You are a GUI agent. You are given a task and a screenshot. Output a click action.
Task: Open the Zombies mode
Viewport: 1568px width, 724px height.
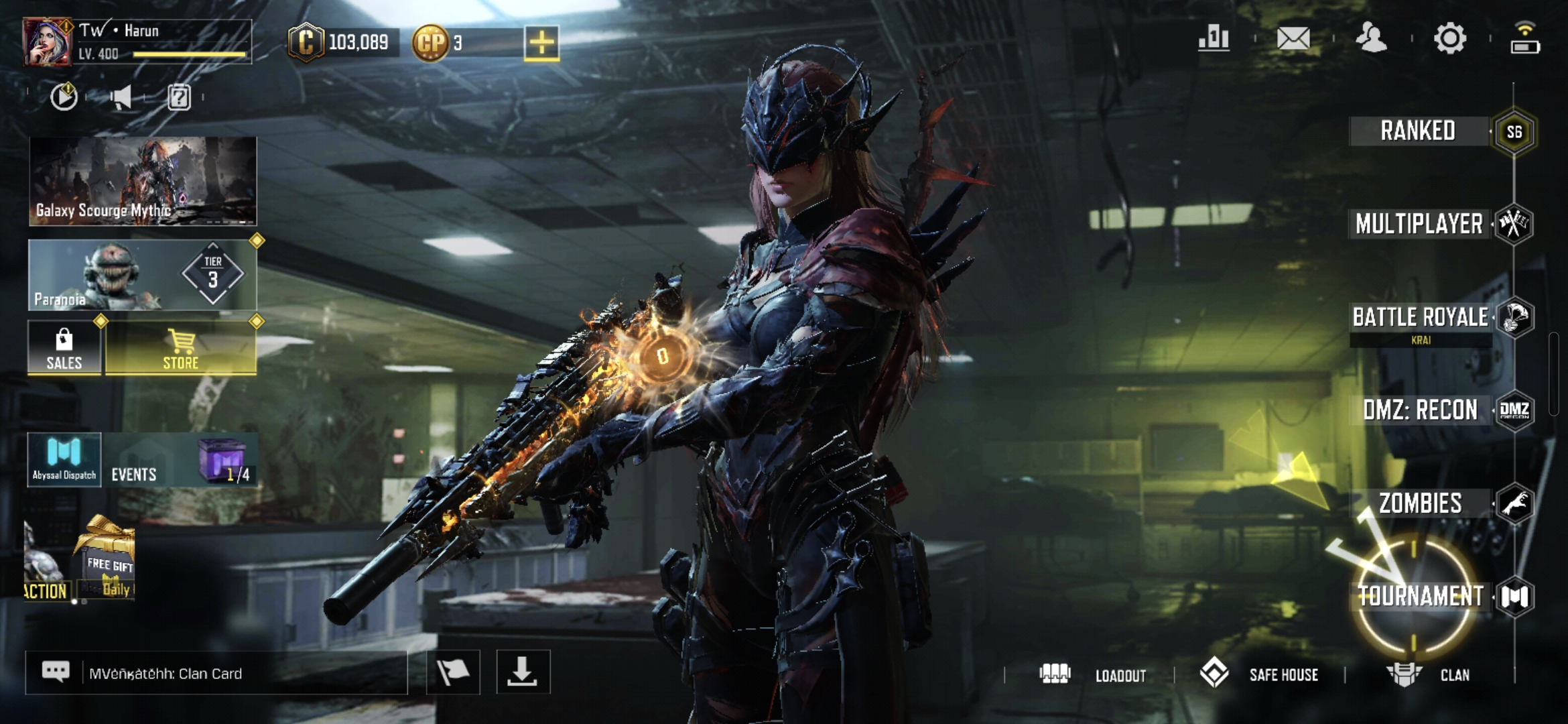pyautogui.click(x=1420, y=503)
